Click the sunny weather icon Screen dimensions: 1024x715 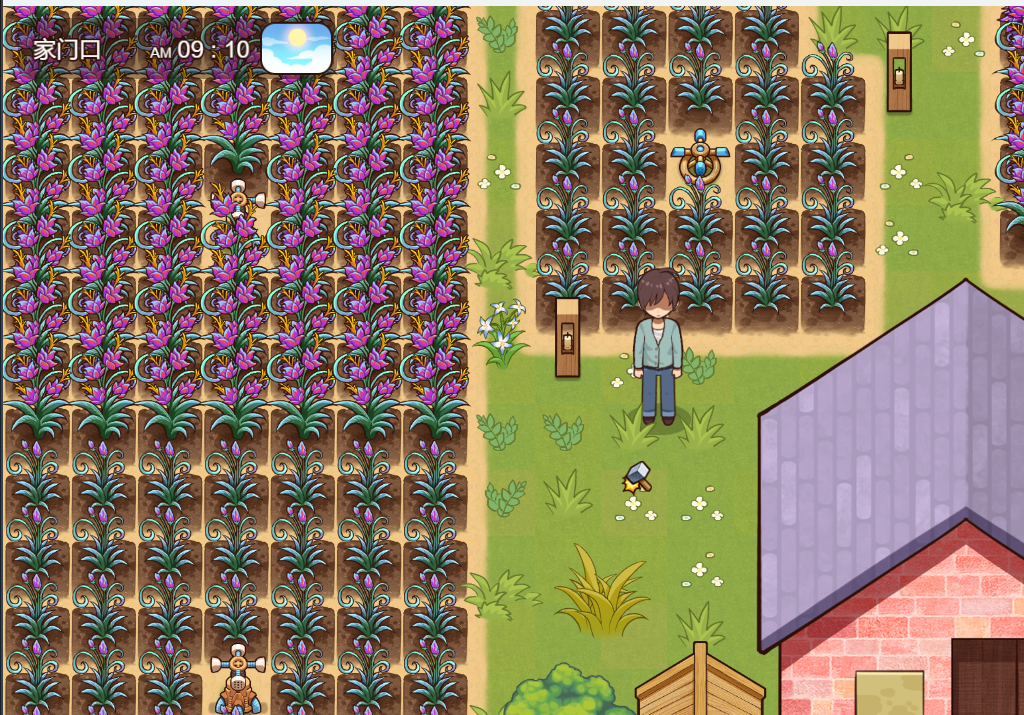coord(296,48)
